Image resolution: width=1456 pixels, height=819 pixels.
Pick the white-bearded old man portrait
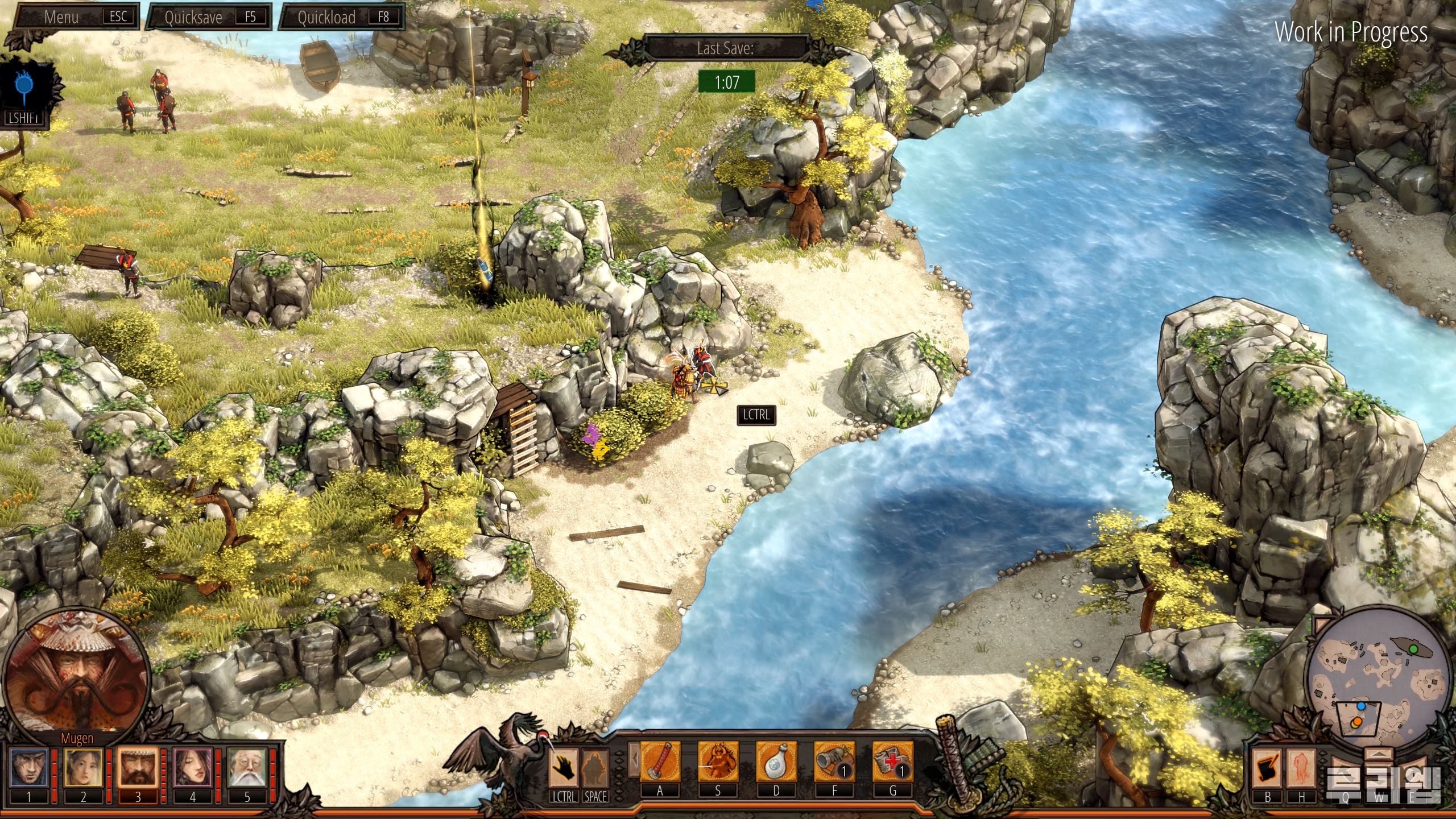pyautogui.click(x=247, y=767)
